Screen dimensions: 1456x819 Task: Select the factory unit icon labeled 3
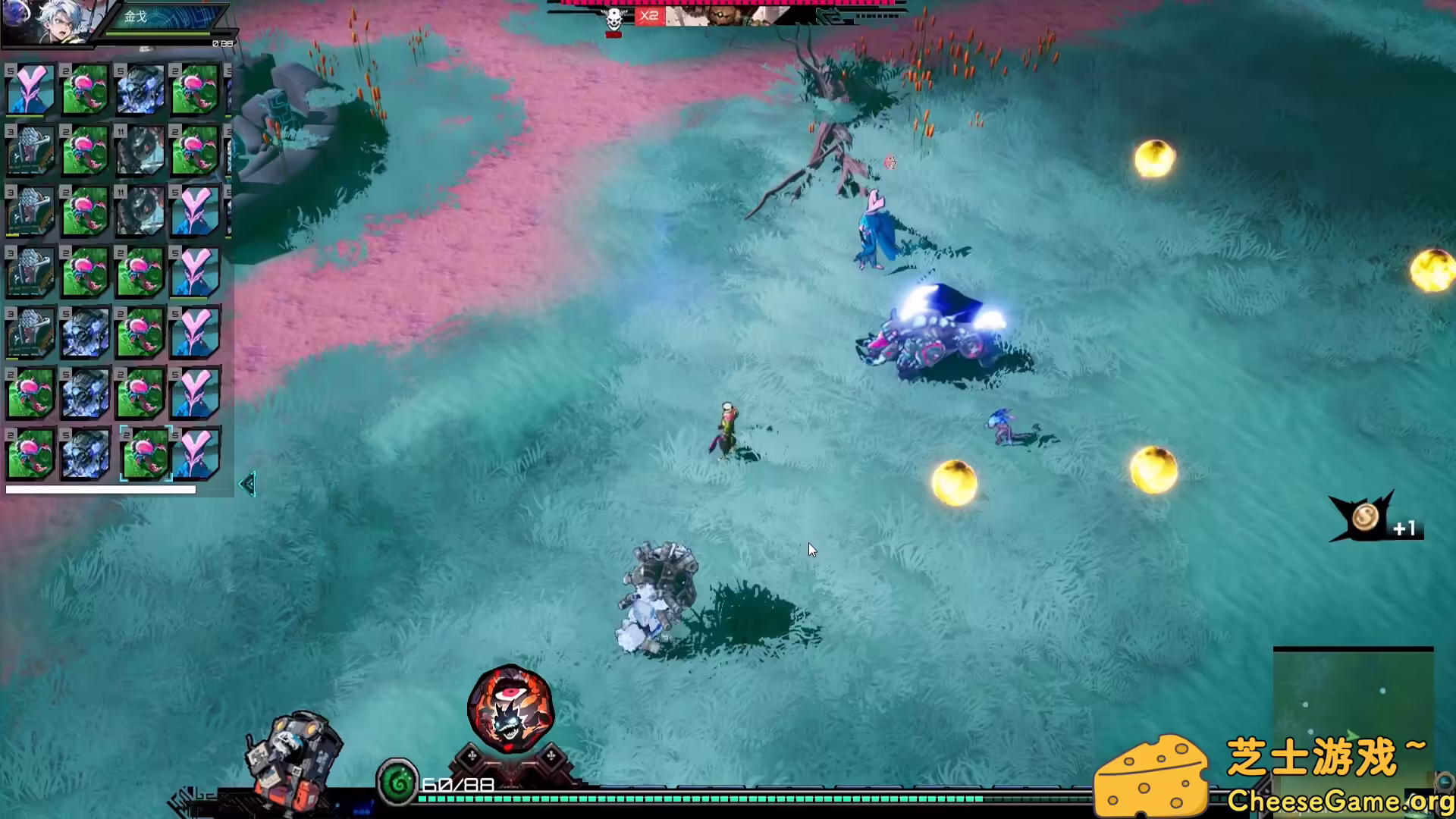[30, 150]
